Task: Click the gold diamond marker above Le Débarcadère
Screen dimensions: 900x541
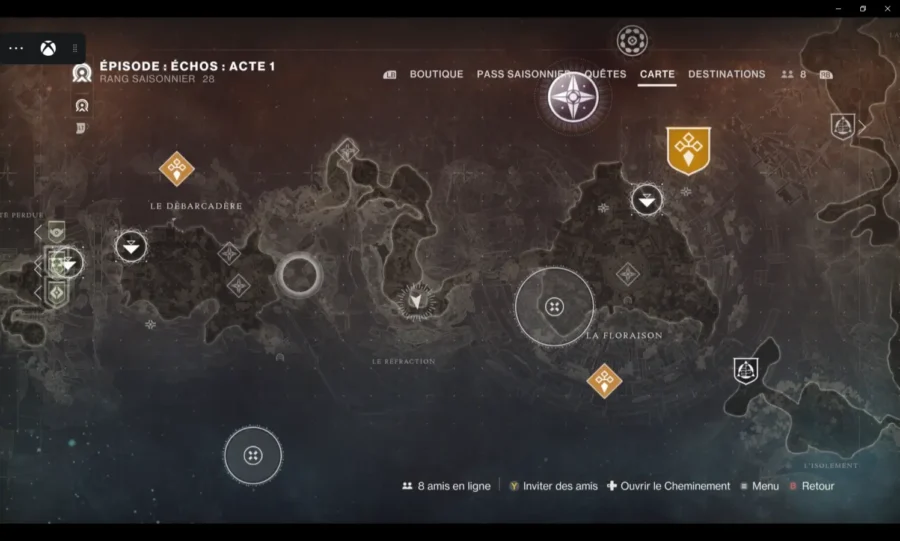Action: 177,169
